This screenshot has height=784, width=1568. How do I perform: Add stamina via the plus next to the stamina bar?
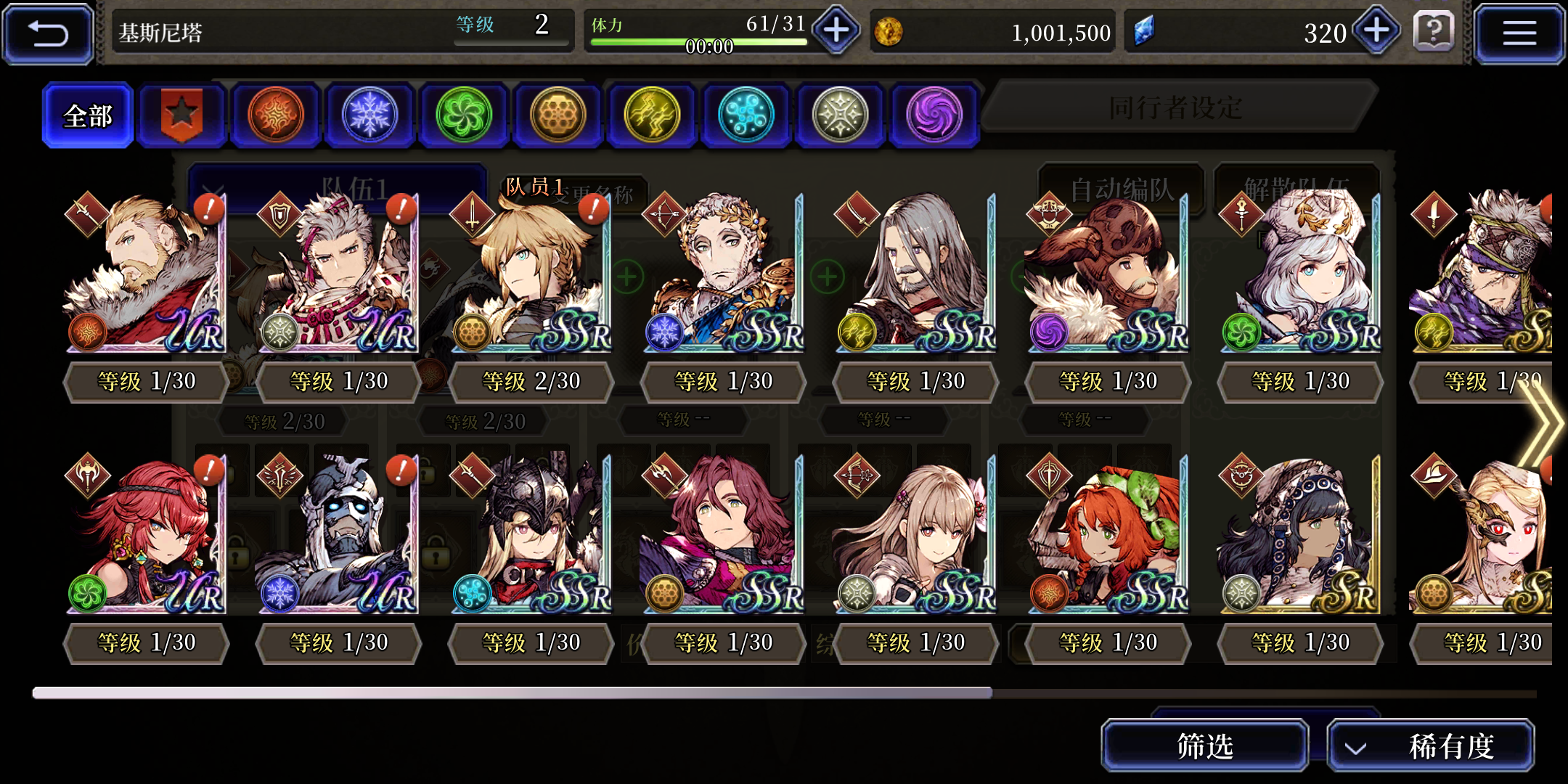(x=835, y=32)
